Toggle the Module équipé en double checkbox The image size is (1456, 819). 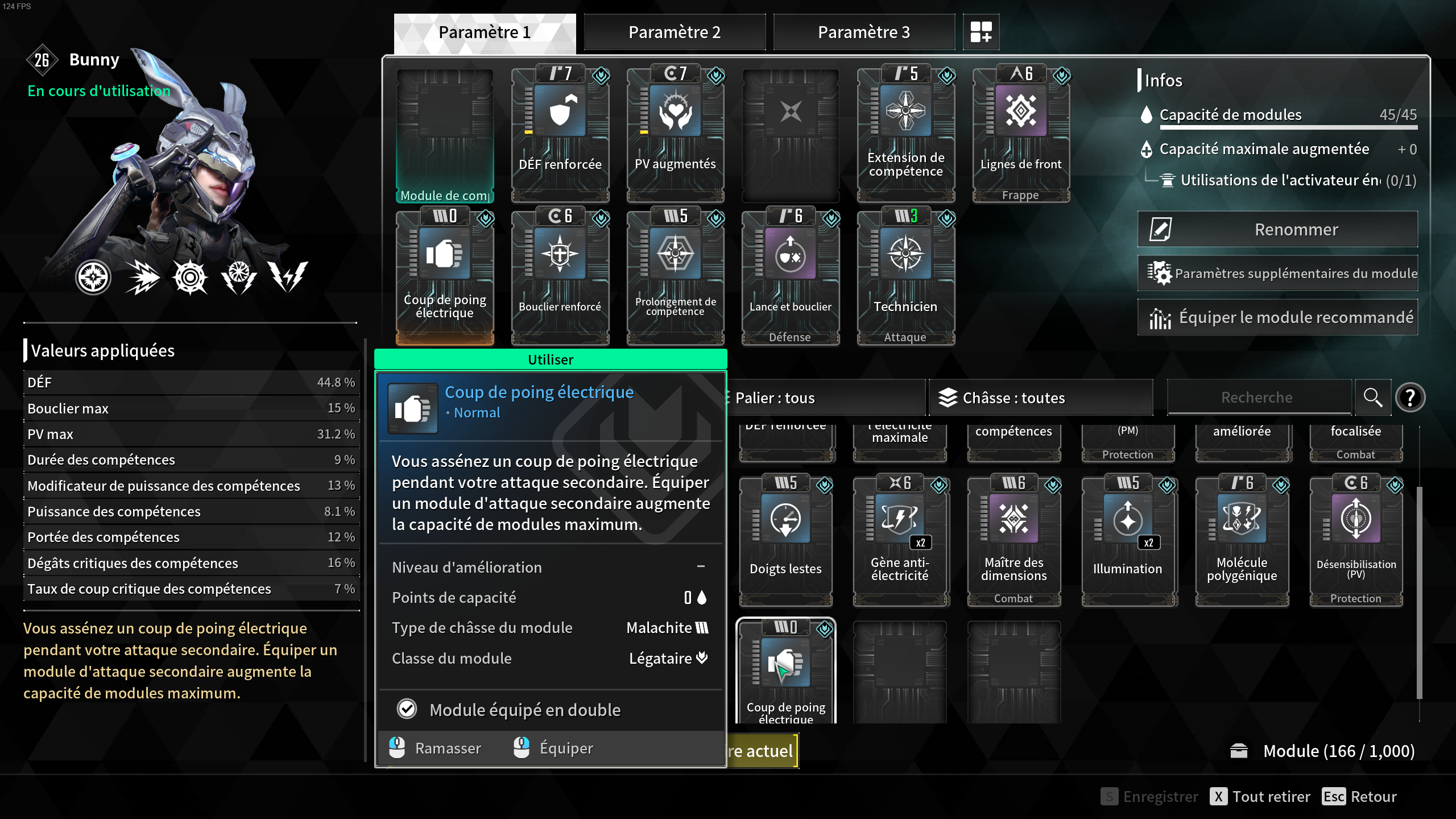[406, 709]
